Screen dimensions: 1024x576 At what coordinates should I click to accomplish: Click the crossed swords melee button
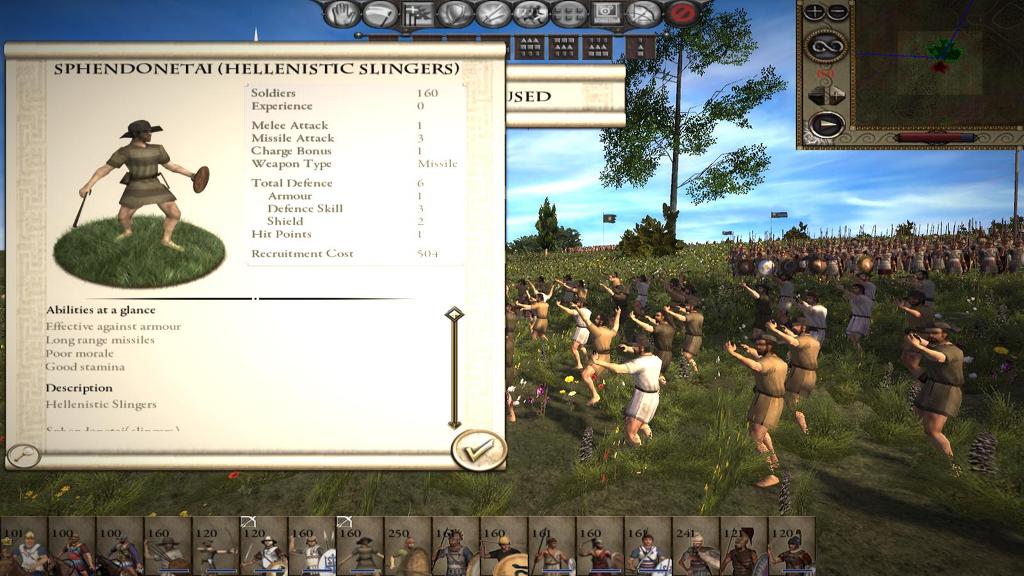point(493,14)
